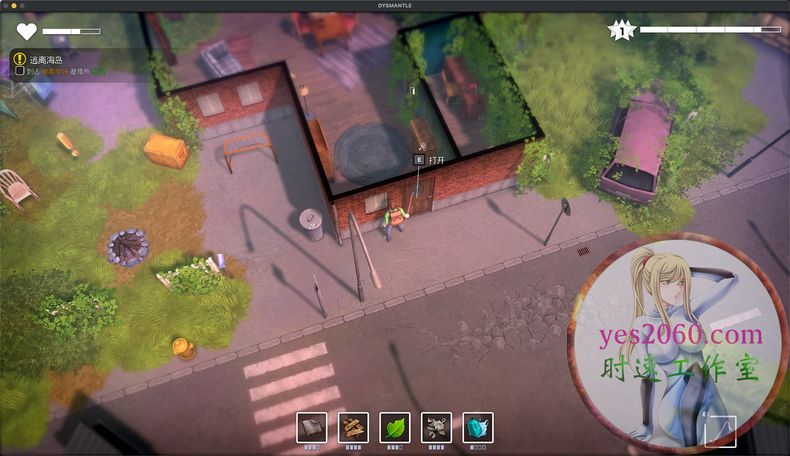The width and height of the screenshot is (790, 456).
Task: Select the wood planks slot
Action: (x=353, y=427)
